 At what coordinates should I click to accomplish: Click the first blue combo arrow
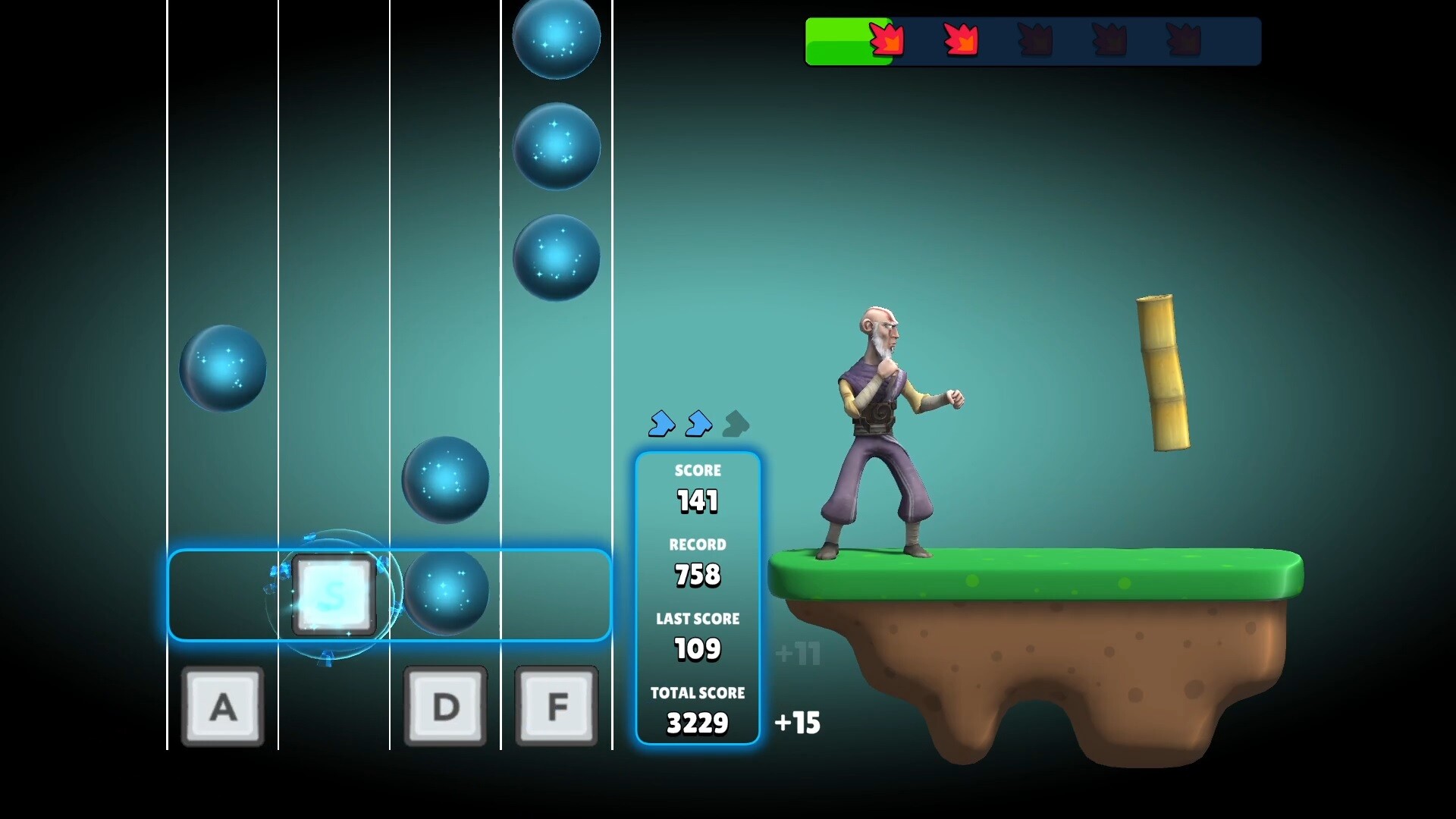pos(662,425)
